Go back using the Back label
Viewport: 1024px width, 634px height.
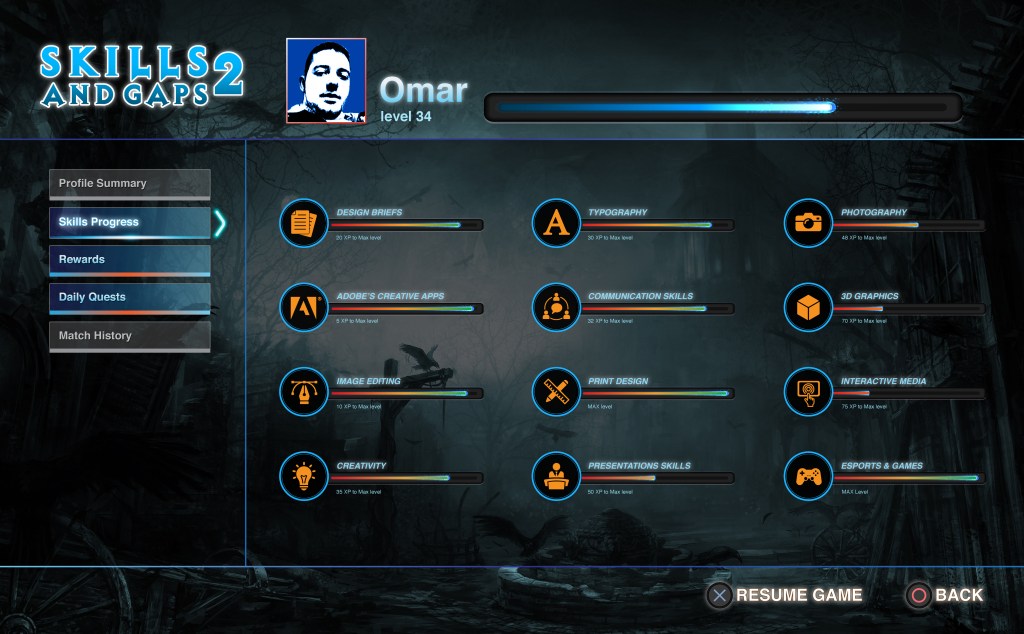coord(958,595)
